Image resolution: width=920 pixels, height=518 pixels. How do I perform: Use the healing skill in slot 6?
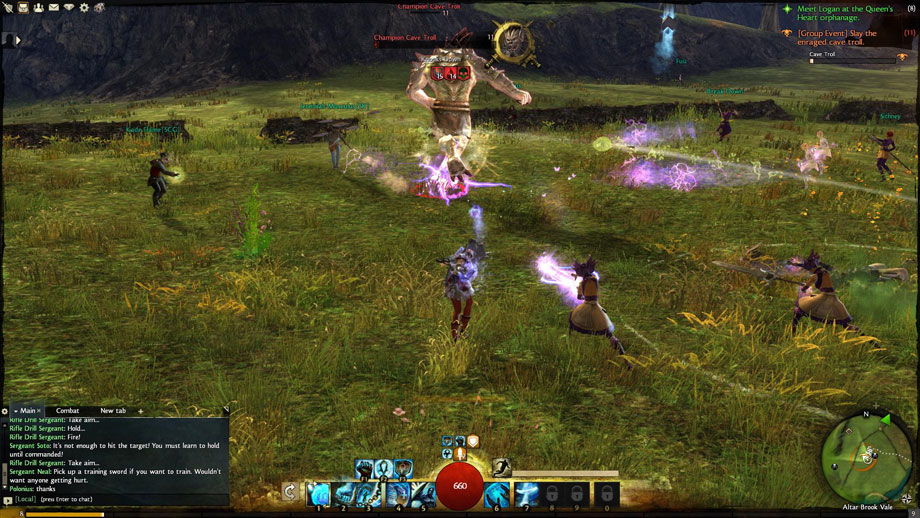click(x=497, y=494)
